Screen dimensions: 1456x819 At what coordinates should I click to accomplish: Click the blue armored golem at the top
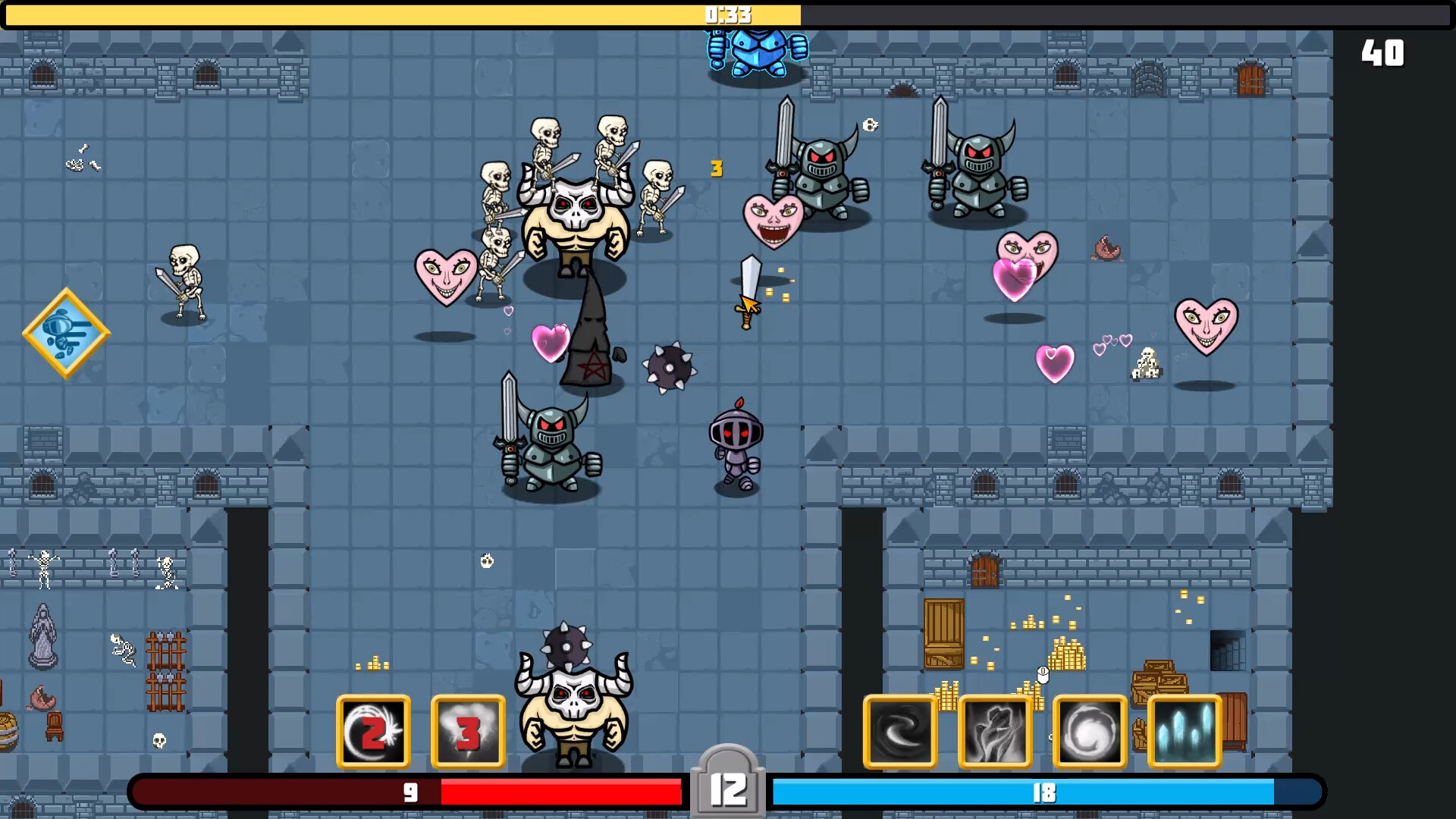tap(758, 53)
